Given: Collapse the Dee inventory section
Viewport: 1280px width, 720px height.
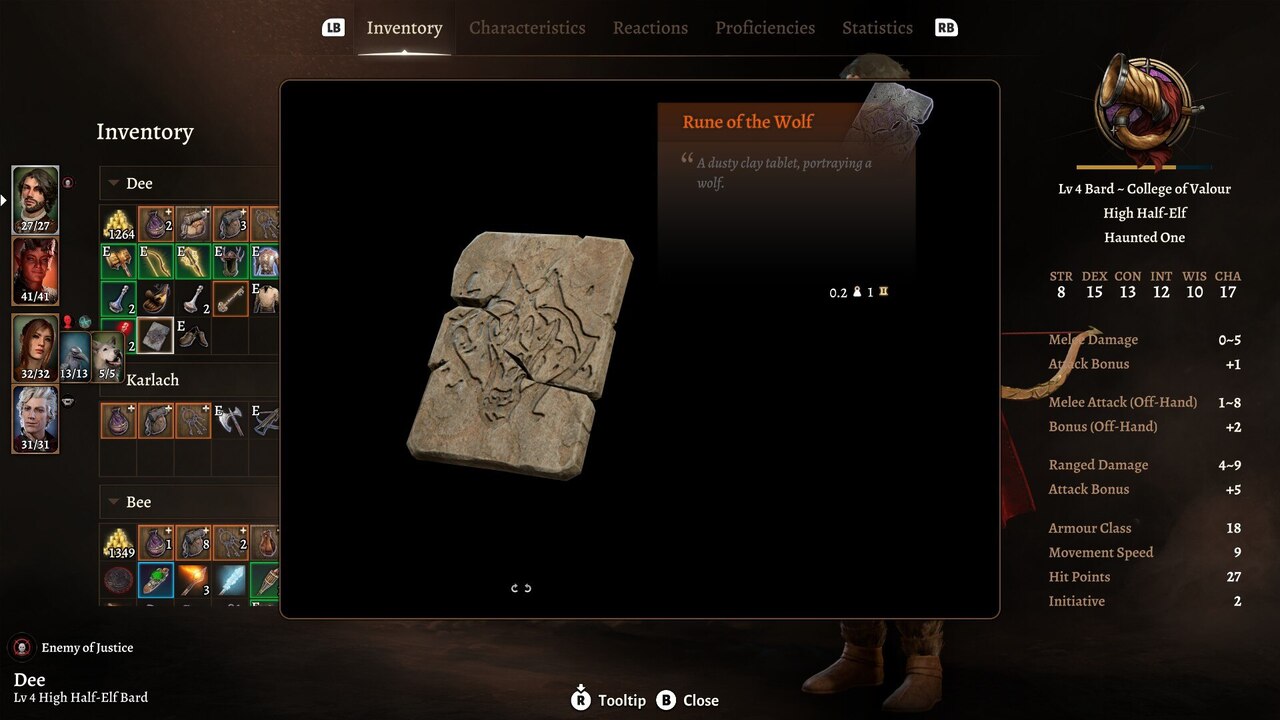Looking at the screenshot, I should click(112, 183).
